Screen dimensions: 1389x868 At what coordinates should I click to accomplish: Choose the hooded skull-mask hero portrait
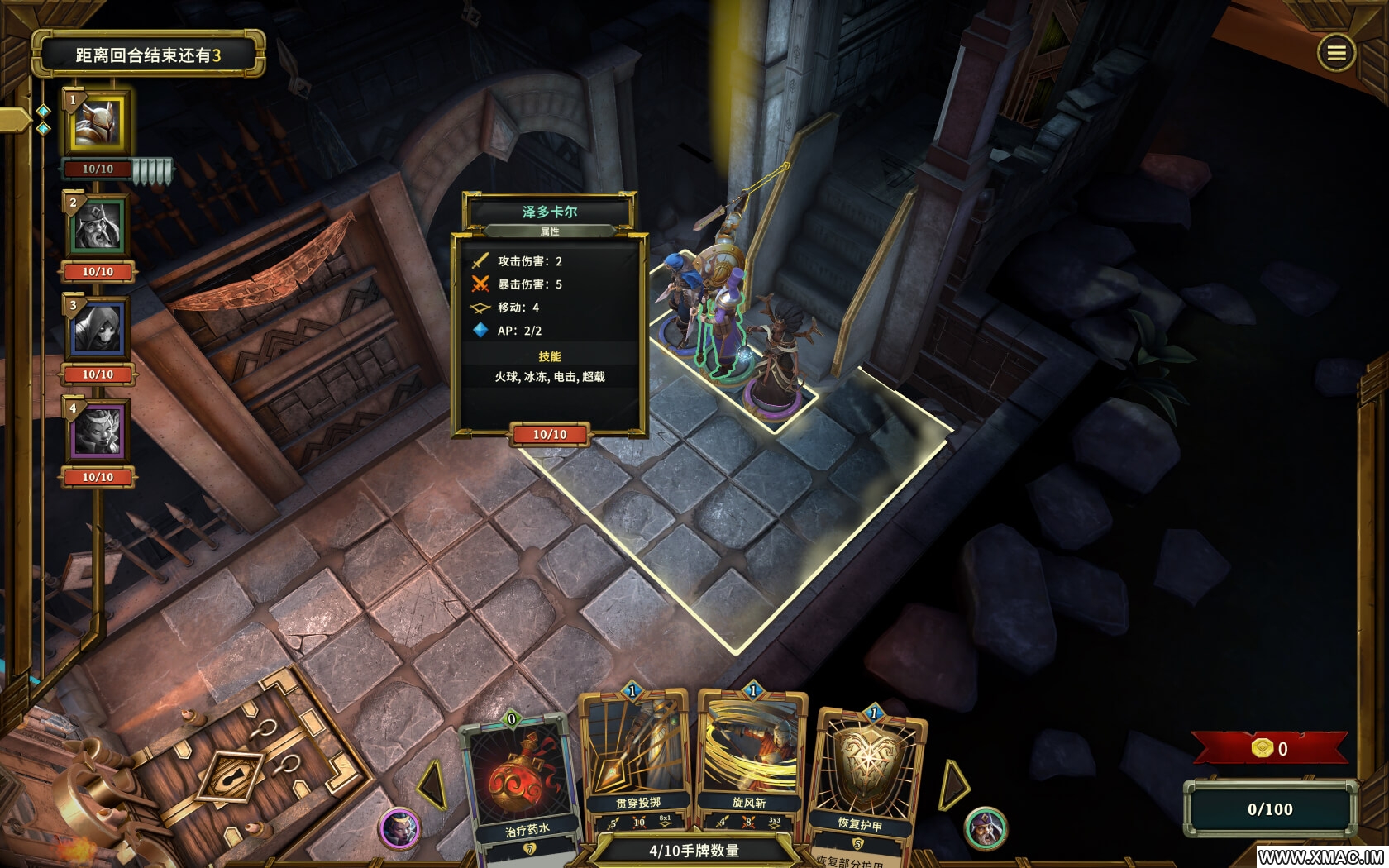point(98,328)
